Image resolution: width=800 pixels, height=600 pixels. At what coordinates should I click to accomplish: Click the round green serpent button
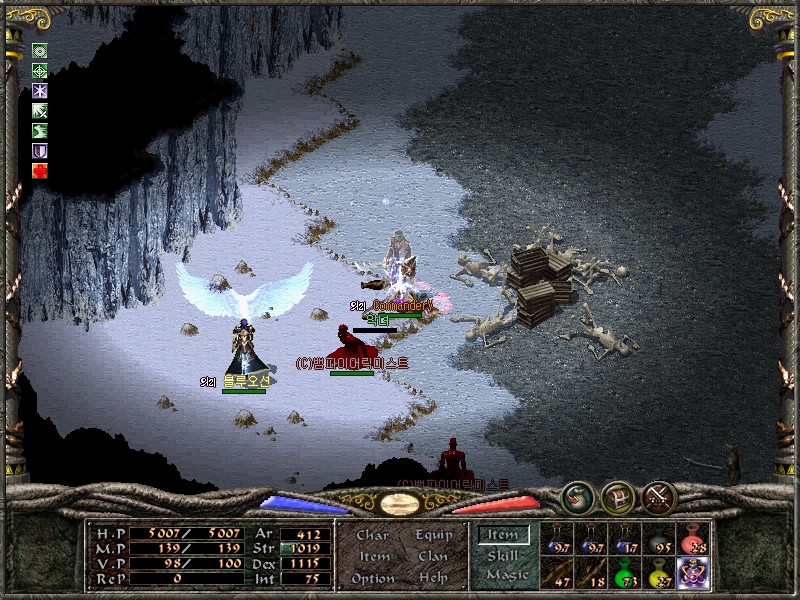[577, 496]
